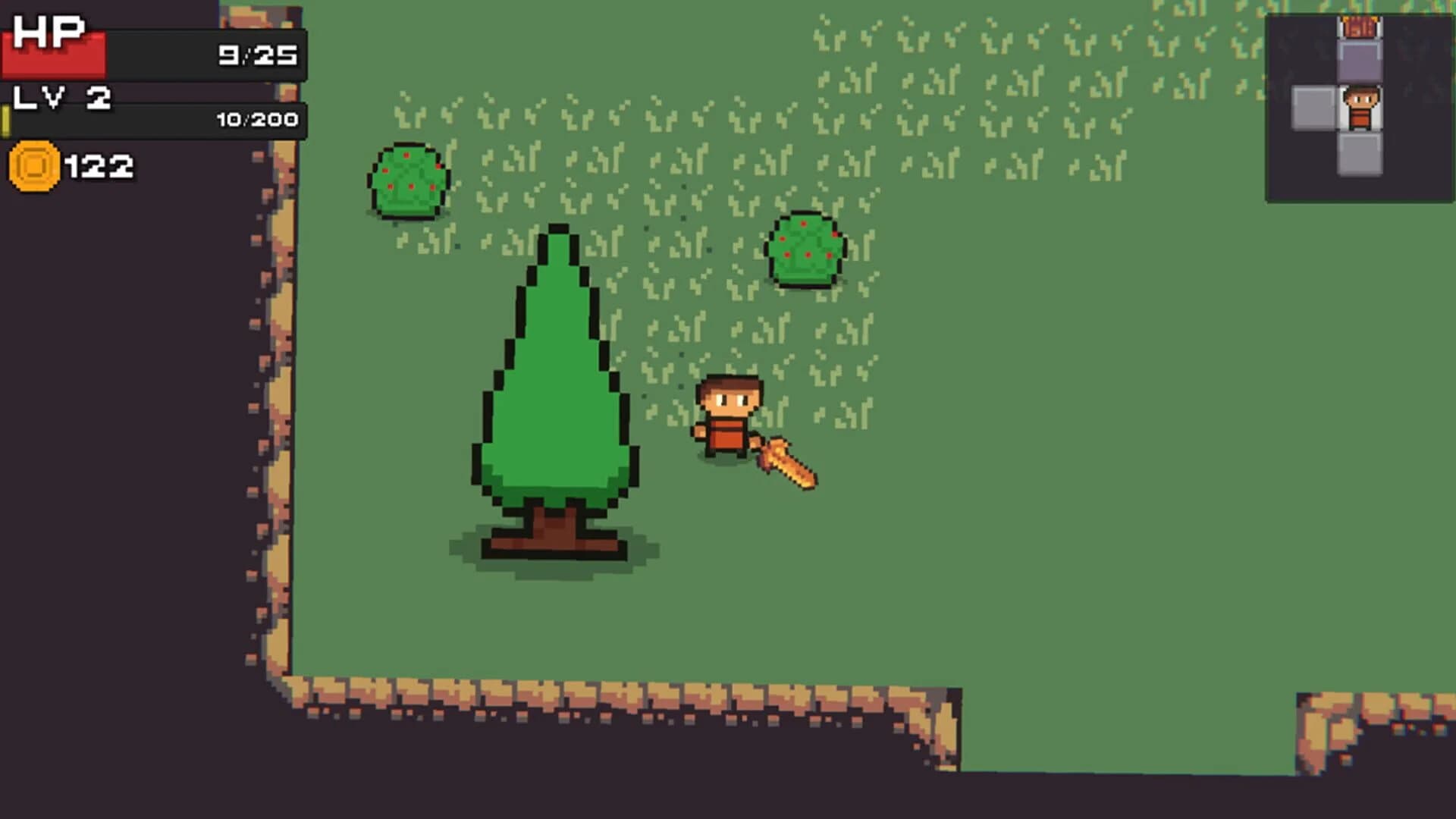This screenshot has width=1456, height=819.
Task: Click the berry bush right of the tree
Action: [805, 250]
